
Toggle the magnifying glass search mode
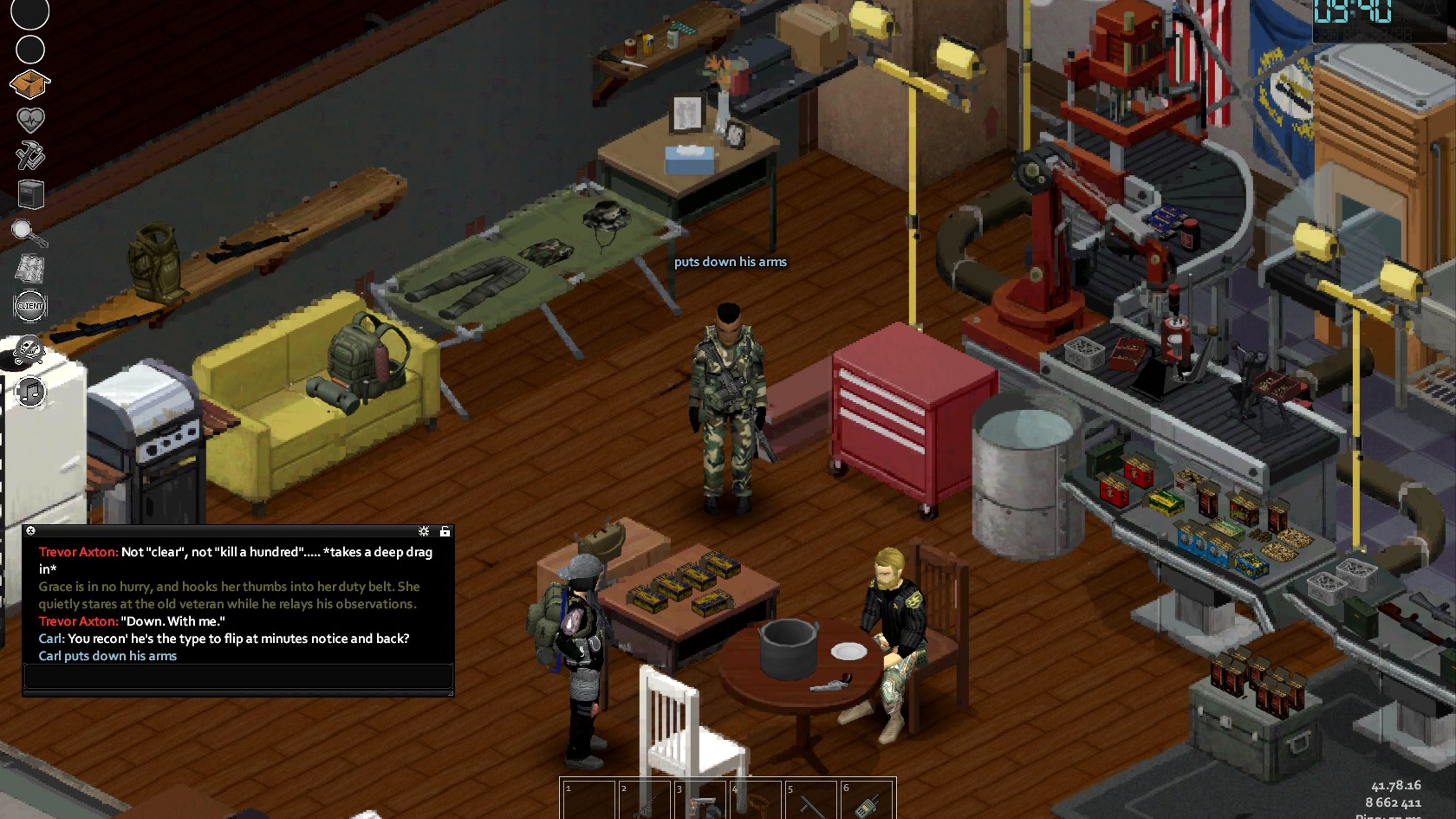tap(29, 232)
